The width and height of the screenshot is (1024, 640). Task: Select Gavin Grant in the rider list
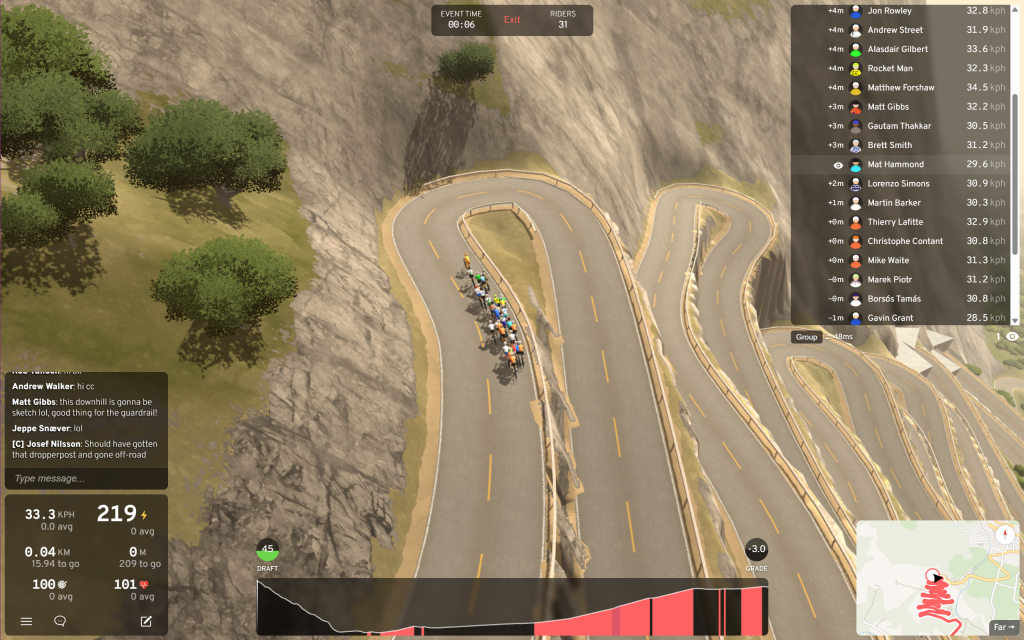889,318
